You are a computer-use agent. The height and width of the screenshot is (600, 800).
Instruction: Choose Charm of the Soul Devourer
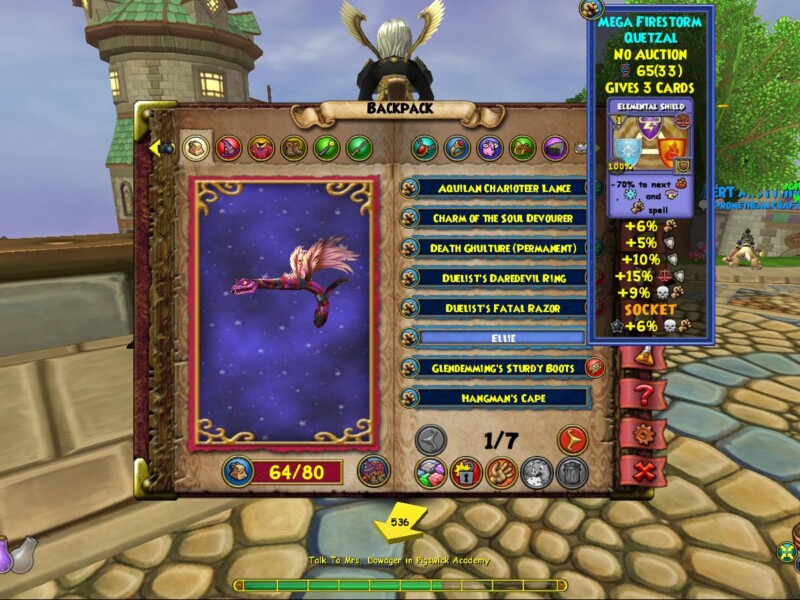502,218
